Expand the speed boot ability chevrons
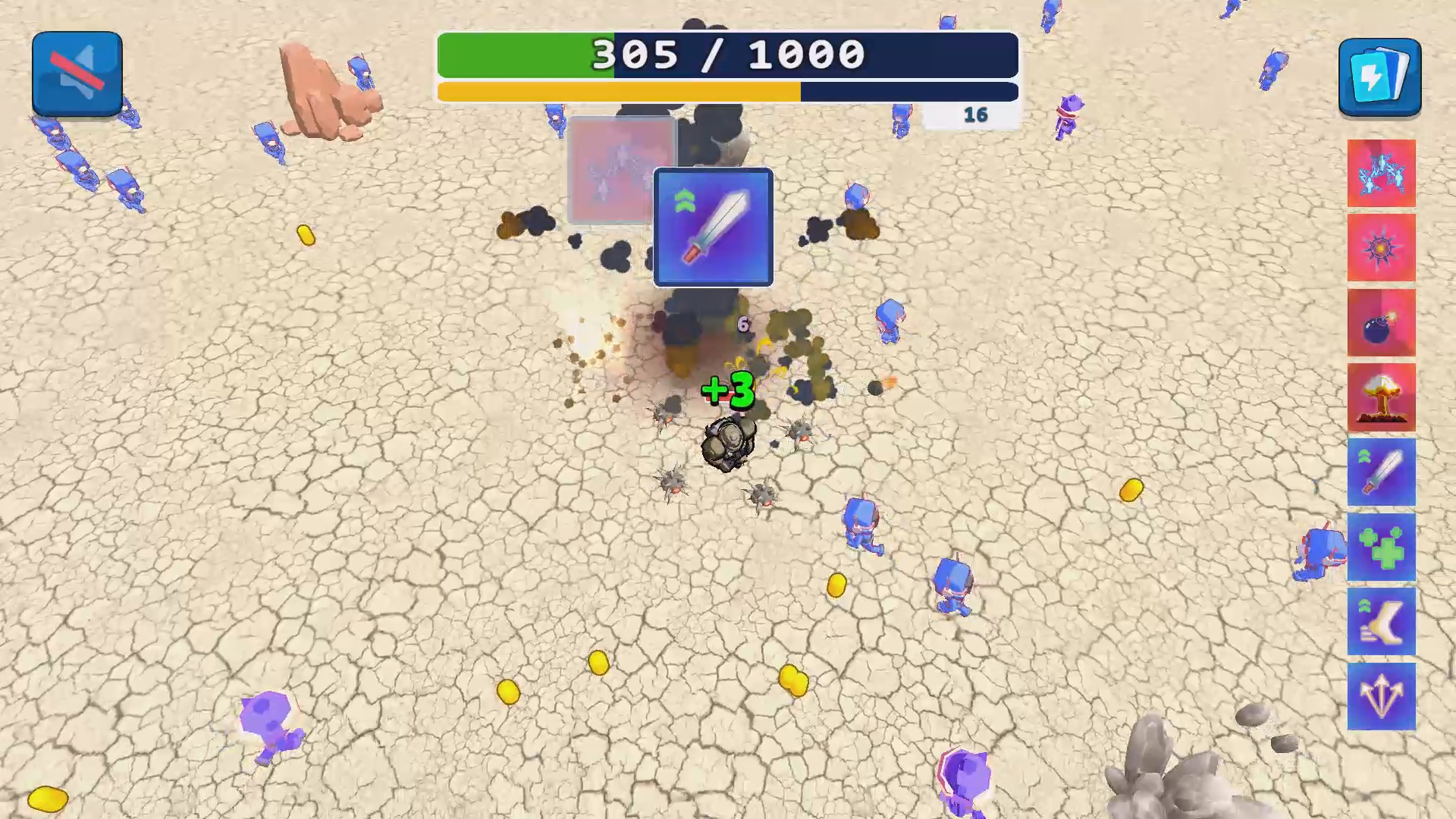Screen dimensions: 1456x819 click(1365, 607)
